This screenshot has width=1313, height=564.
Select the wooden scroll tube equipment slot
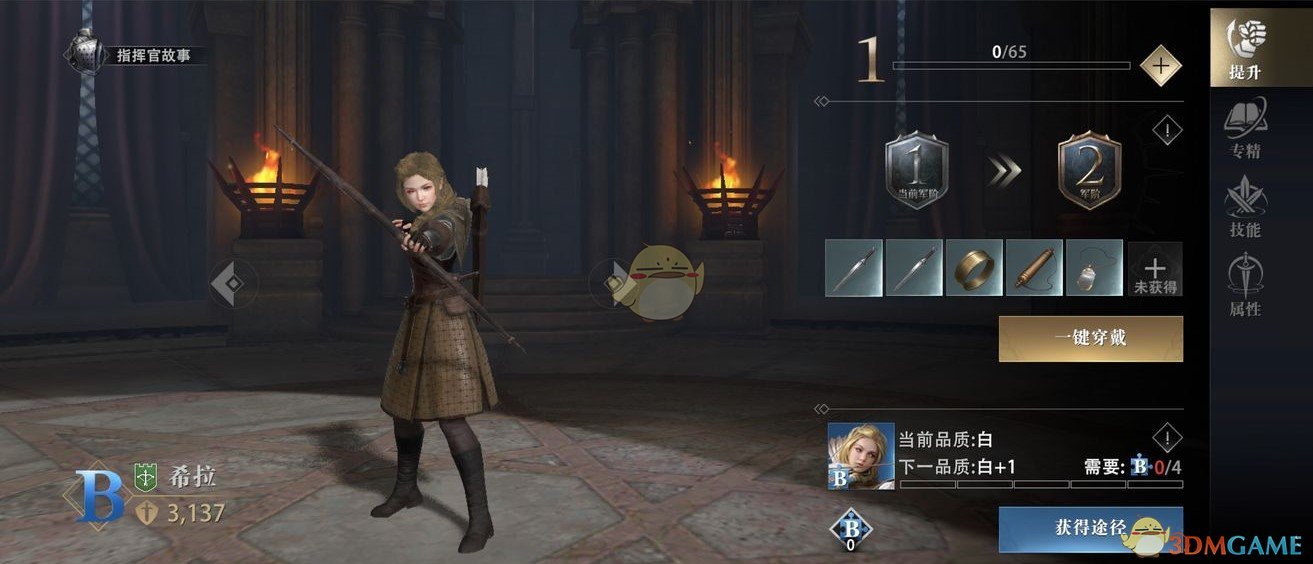point(1034,268)
